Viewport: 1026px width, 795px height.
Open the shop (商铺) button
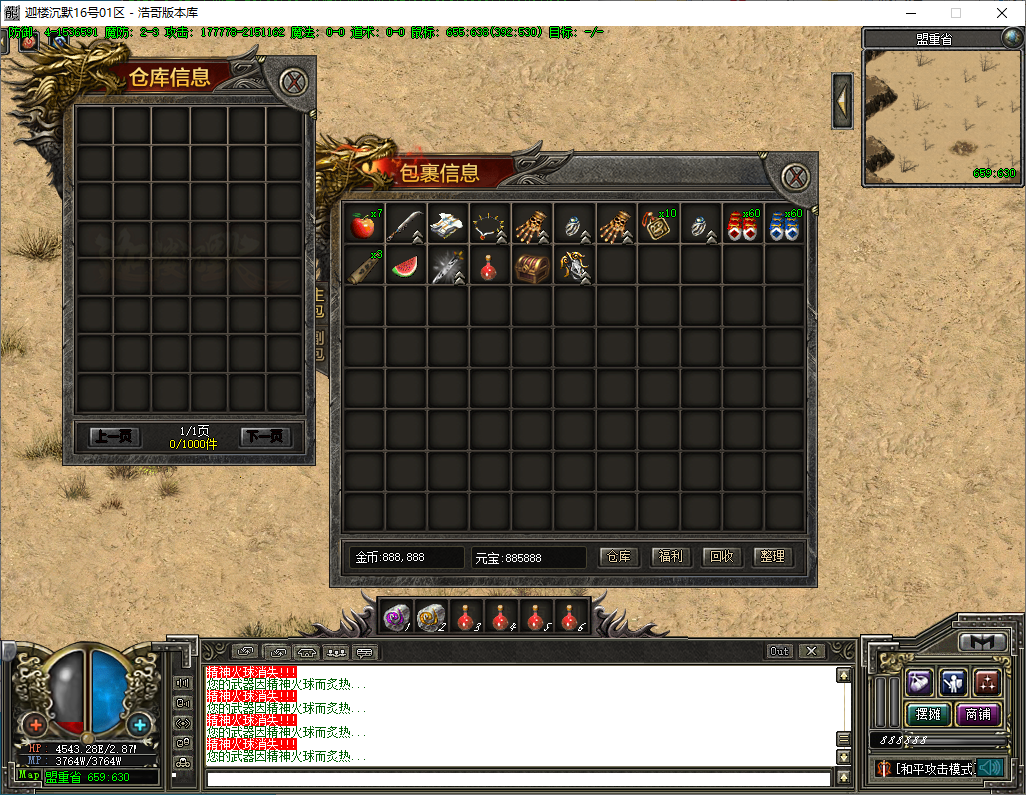(978, 714)
